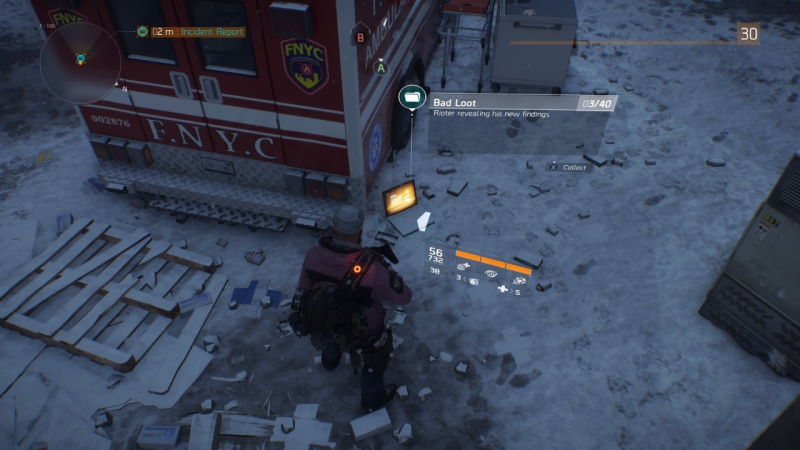Use the medkit cross icon
The image size is (800, 450).
502,290
